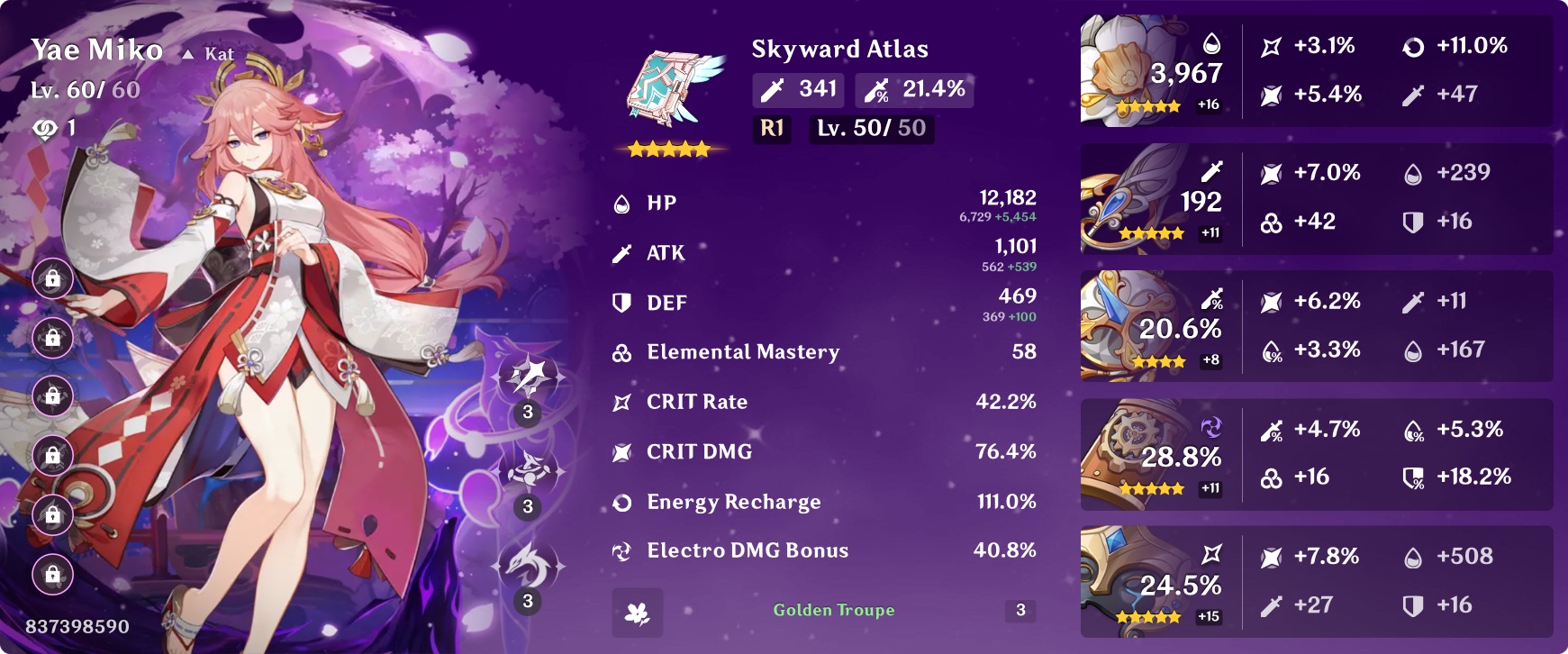This screenshot has height=654, width=1568.
Task: Click the CRIT Rate star icon
Action: 622,402
